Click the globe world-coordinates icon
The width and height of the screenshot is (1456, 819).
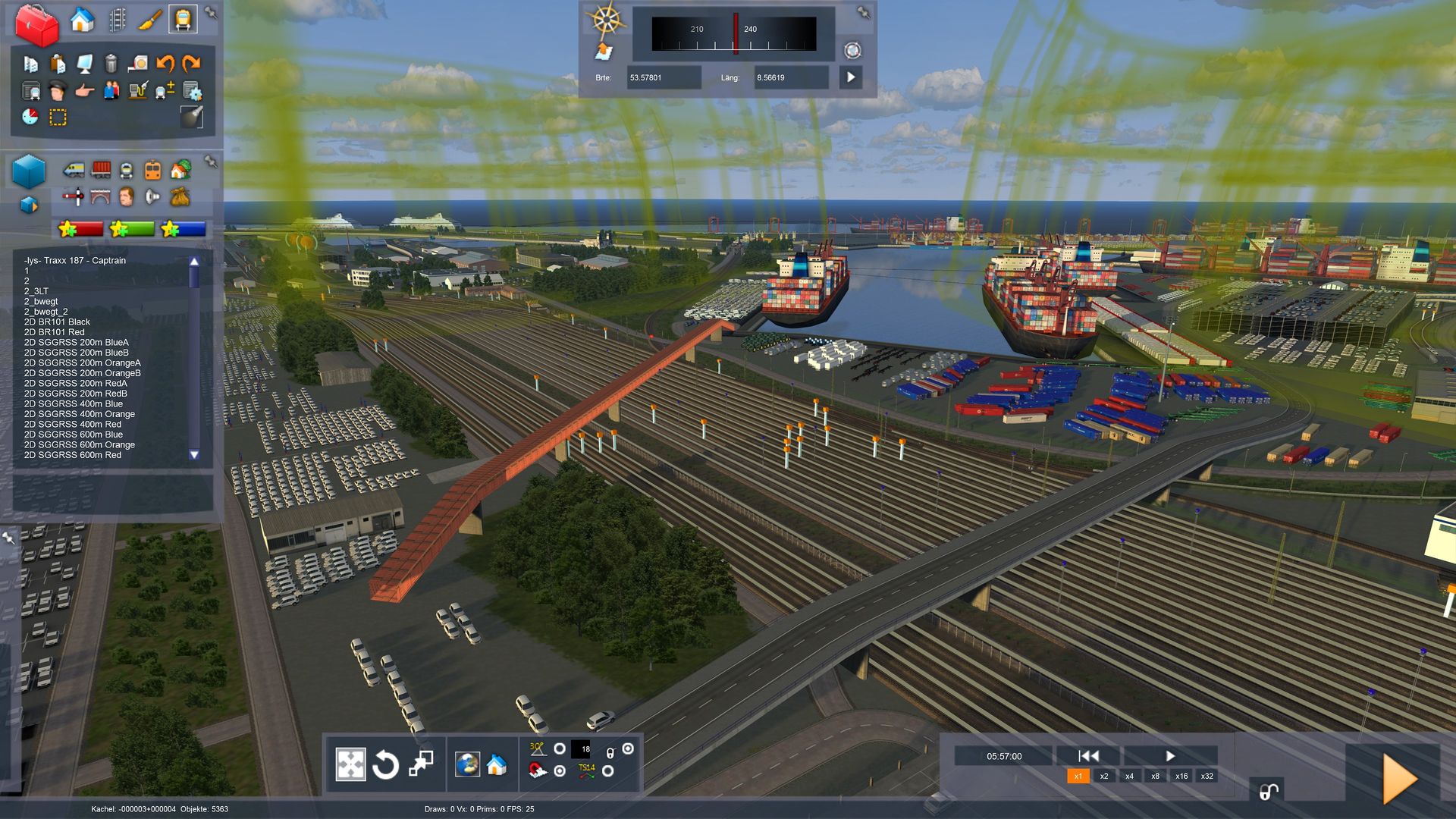[x=467, y=764]
